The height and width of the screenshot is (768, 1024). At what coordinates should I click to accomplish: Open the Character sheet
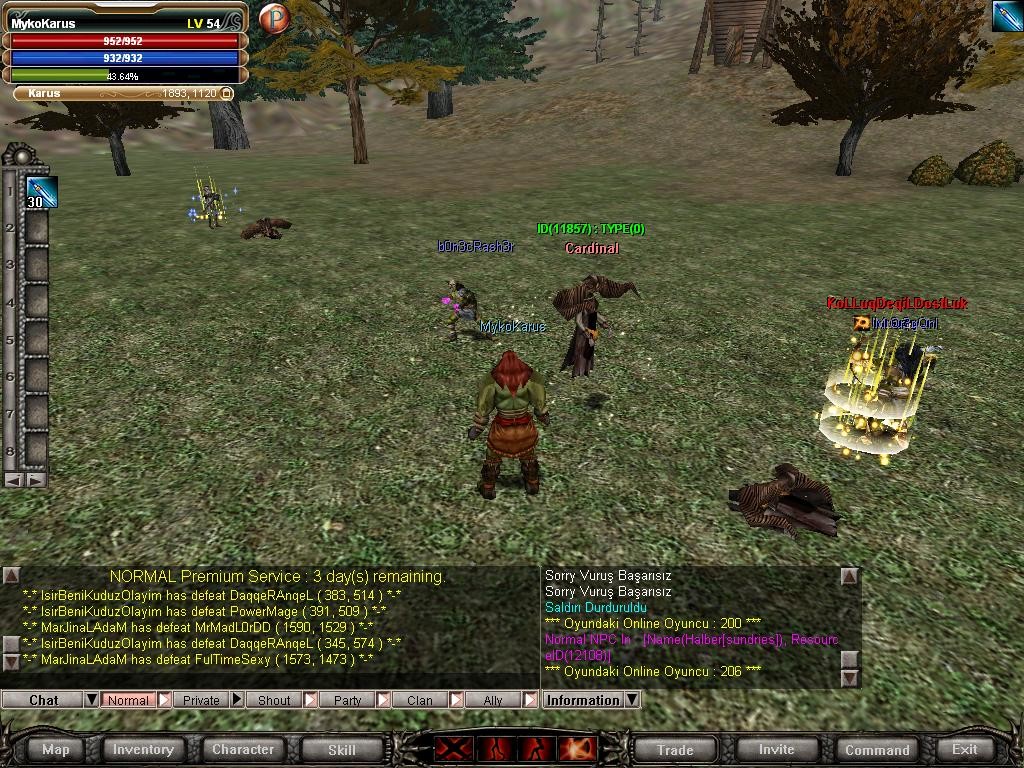click(243, 749)
